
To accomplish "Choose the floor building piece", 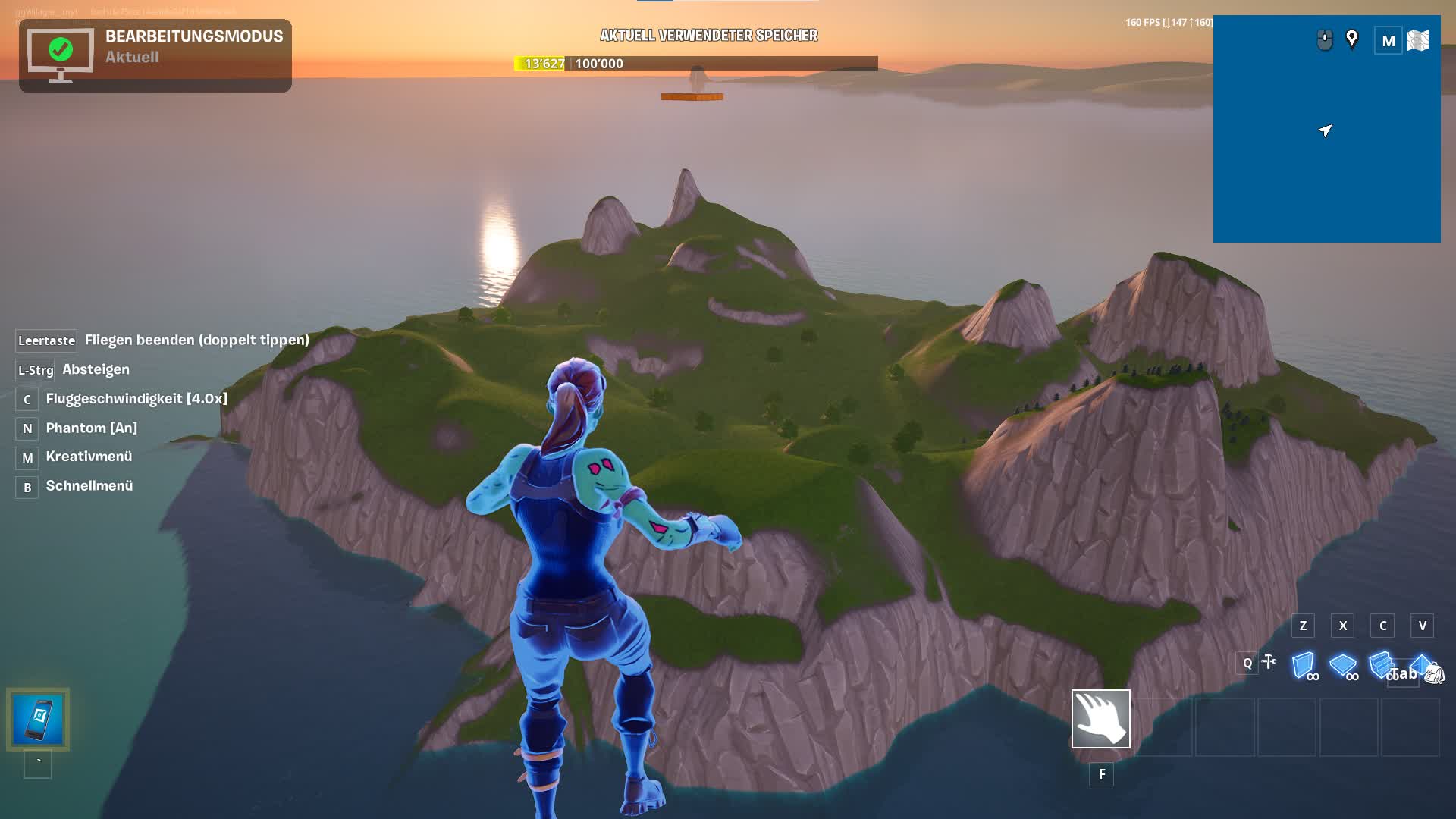I will pyautogui.click(x=1342, y=665).
